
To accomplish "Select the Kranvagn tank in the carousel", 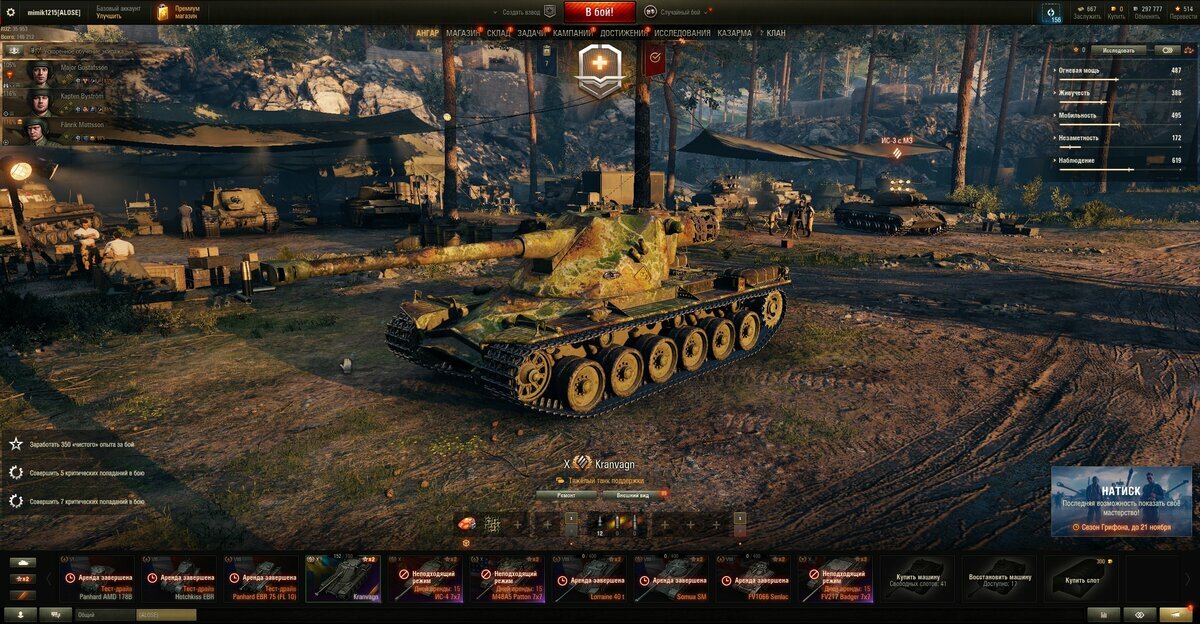I will [x=342, y=579].
